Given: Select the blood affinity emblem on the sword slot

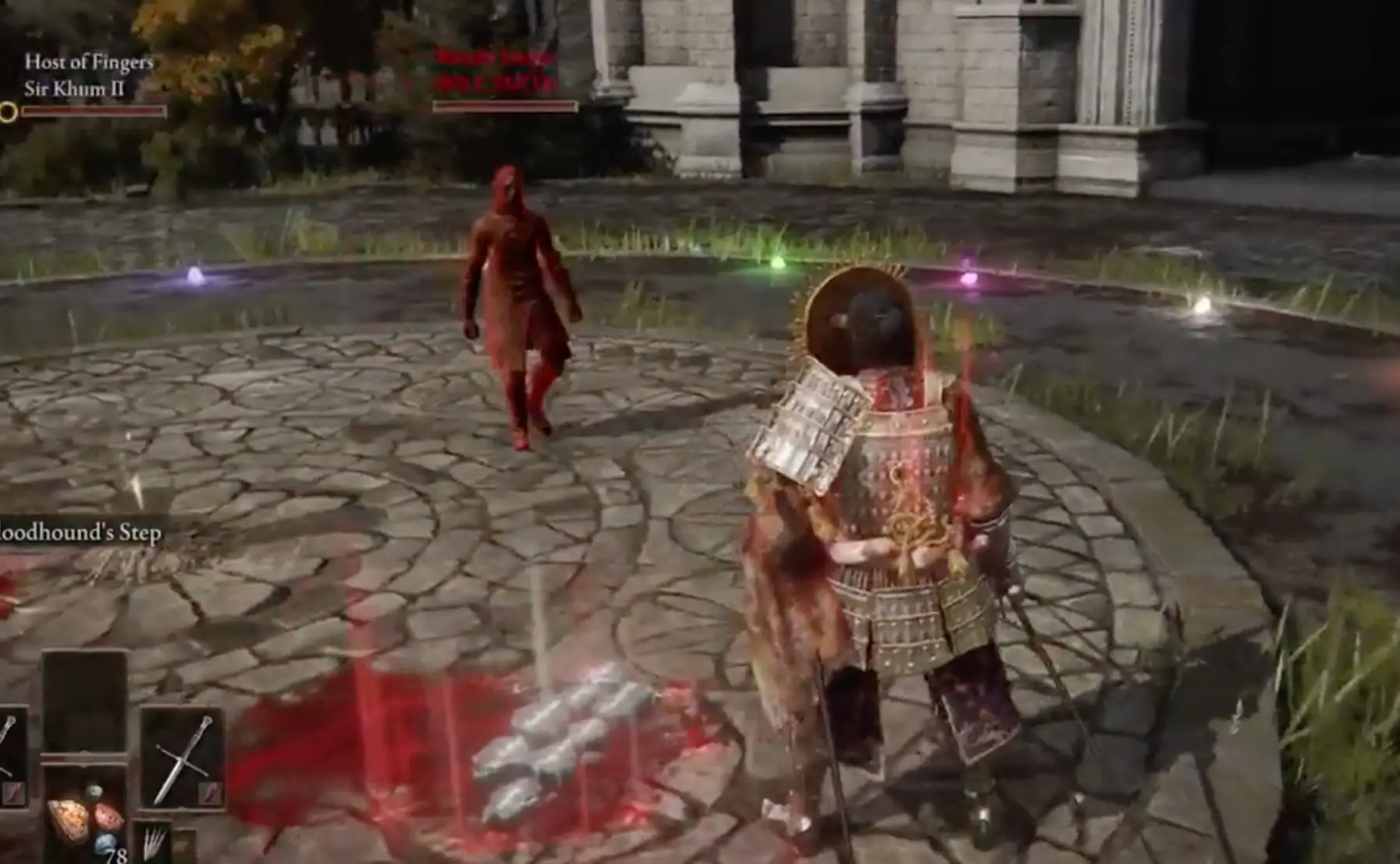Looking at the screenshot, I should (209, 793).
